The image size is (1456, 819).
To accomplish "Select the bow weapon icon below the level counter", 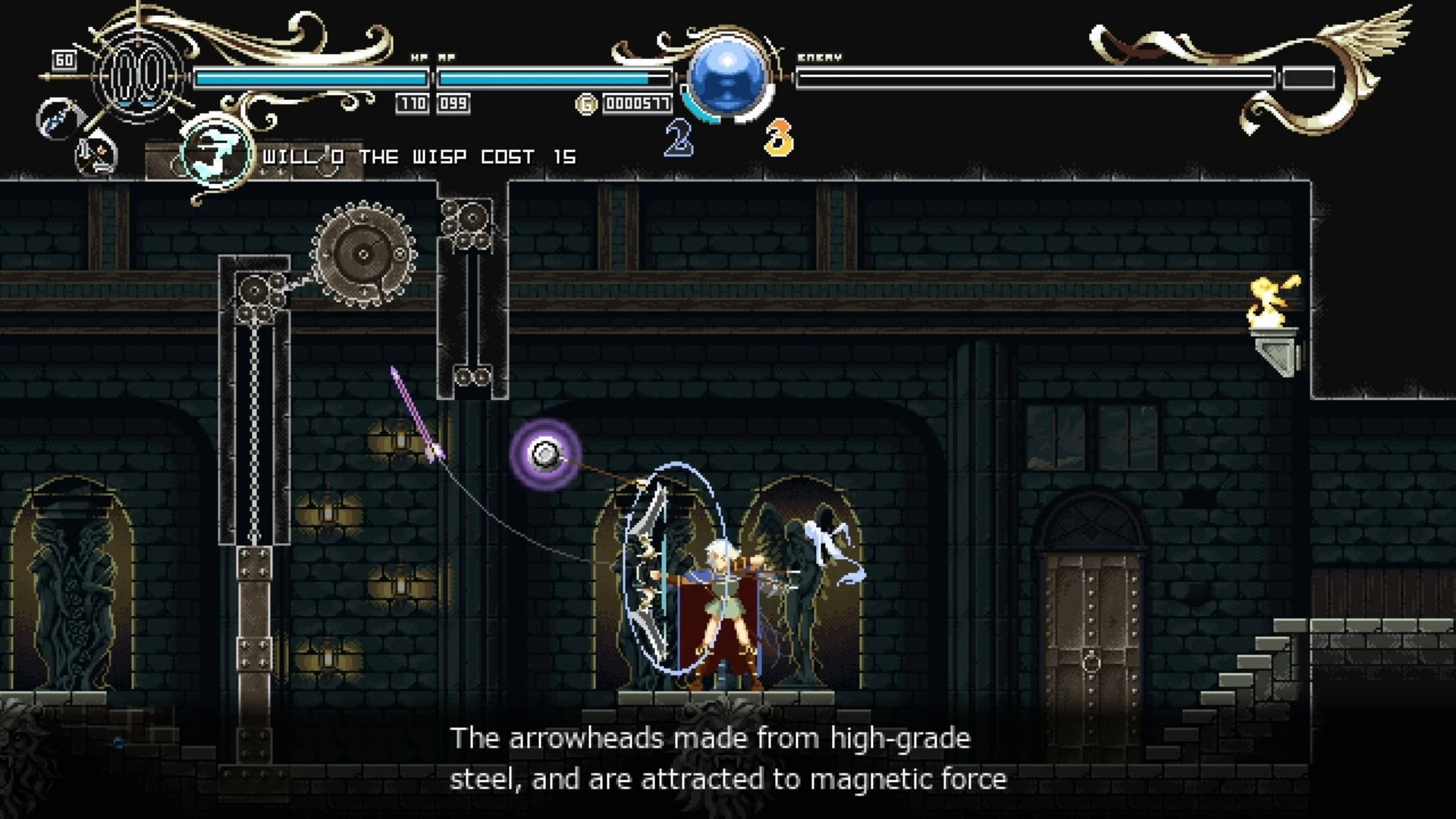I will pyautogui.click(x=55, y=118).
